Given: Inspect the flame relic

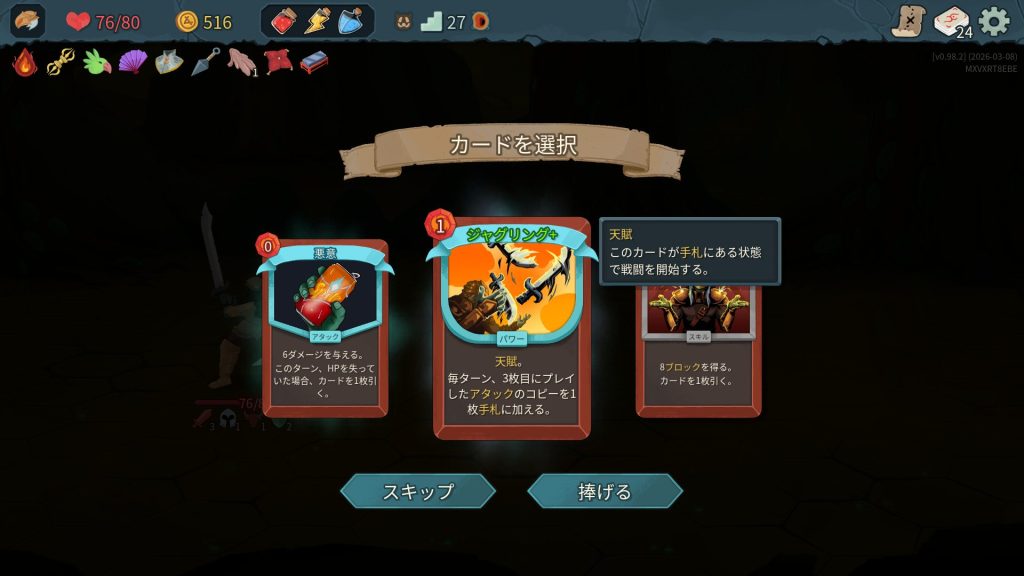Looking at the screenshot, I should [25, 62].
